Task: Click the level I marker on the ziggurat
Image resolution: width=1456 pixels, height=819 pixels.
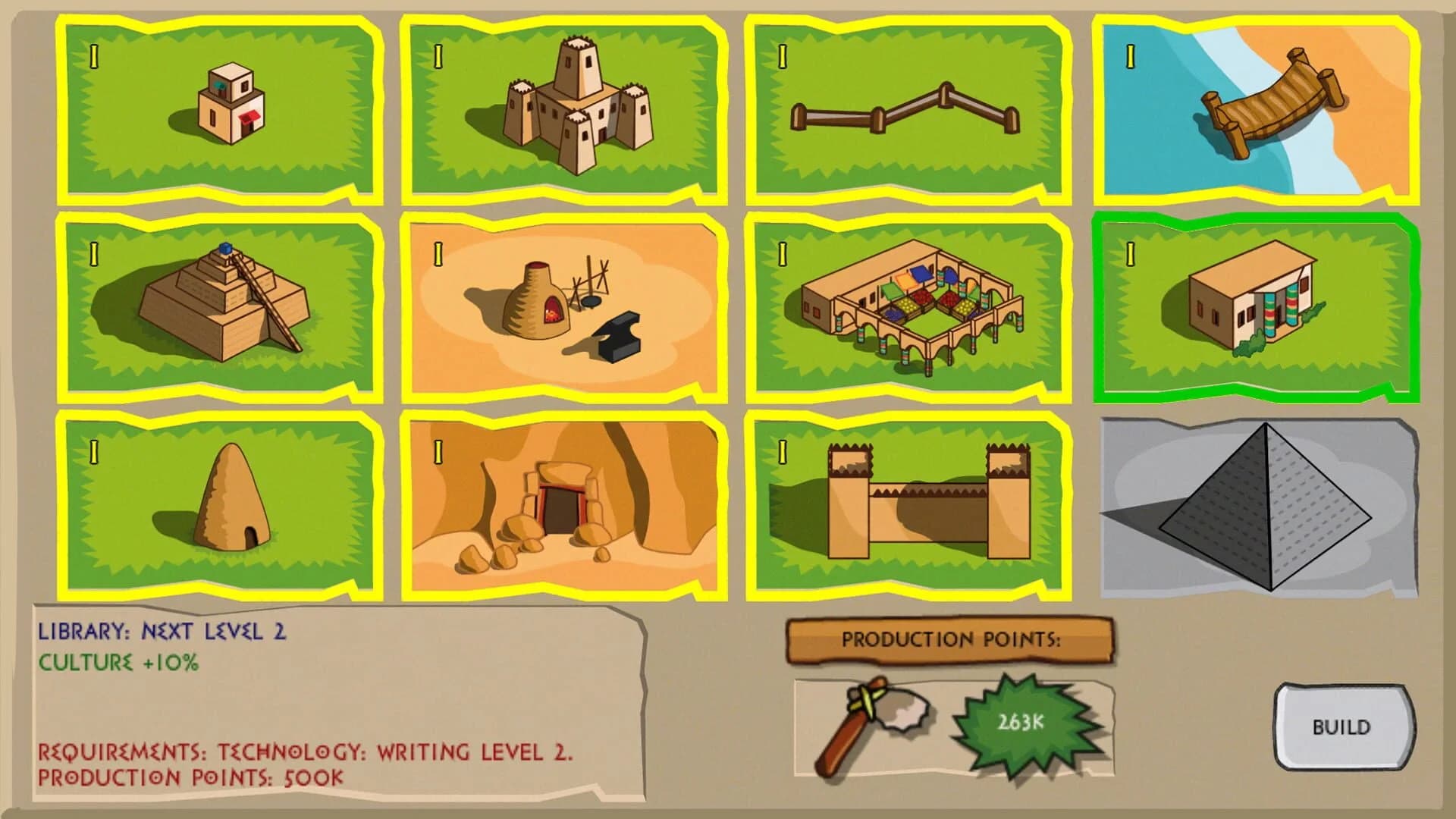Action: pos(95,253)
